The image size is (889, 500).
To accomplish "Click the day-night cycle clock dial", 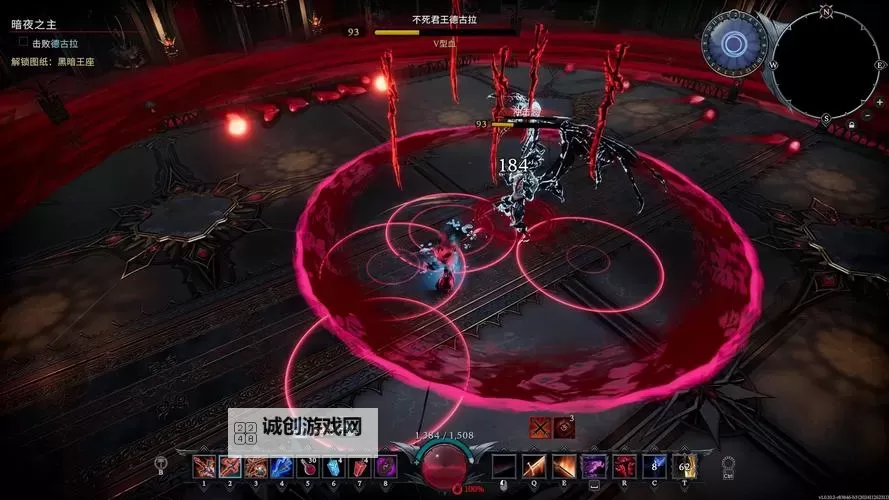I will (733, 44).
